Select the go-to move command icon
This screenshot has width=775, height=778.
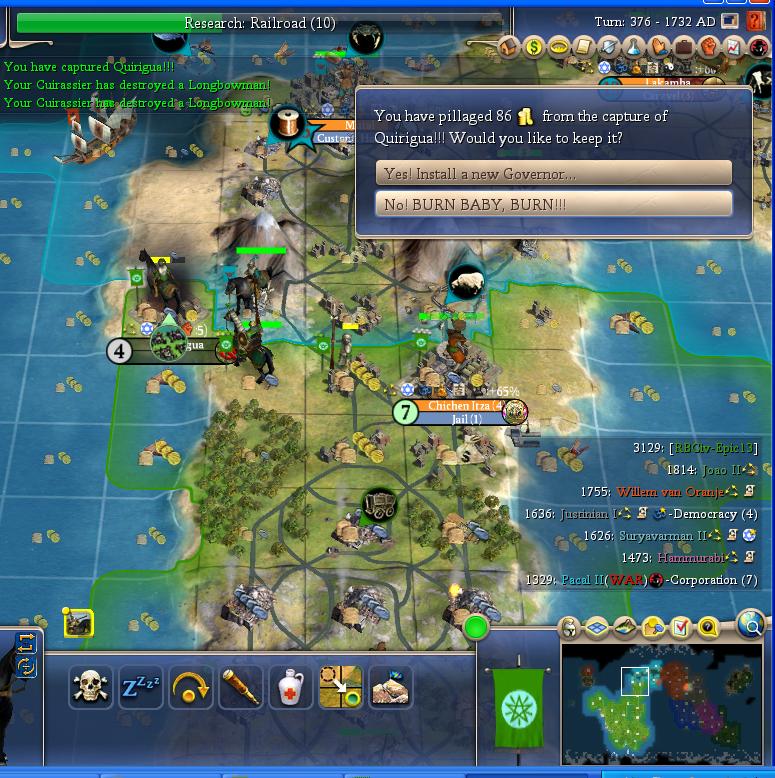click(340, 688)
